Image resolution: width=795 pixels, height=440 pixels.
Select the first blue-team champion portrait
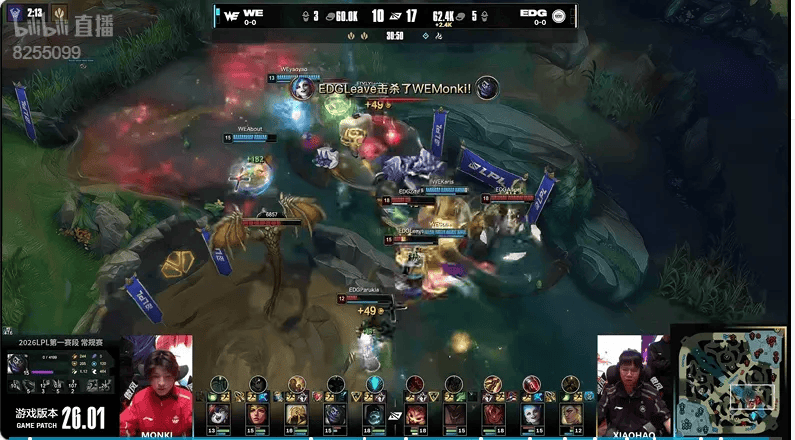coord(217,414)
